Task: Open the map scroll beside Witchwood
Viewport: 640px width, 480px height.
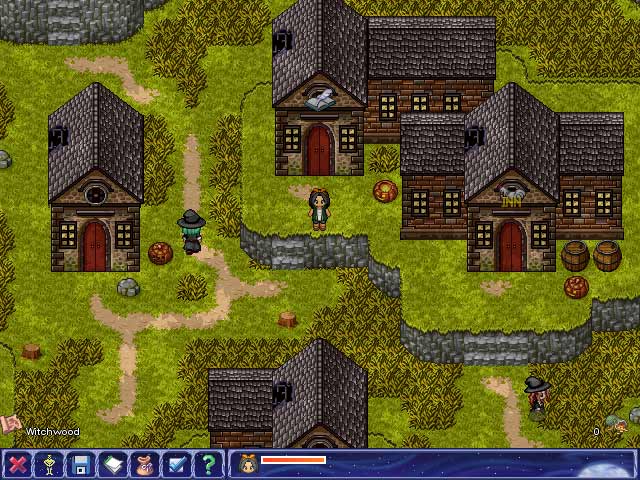Action: (10, 424)
